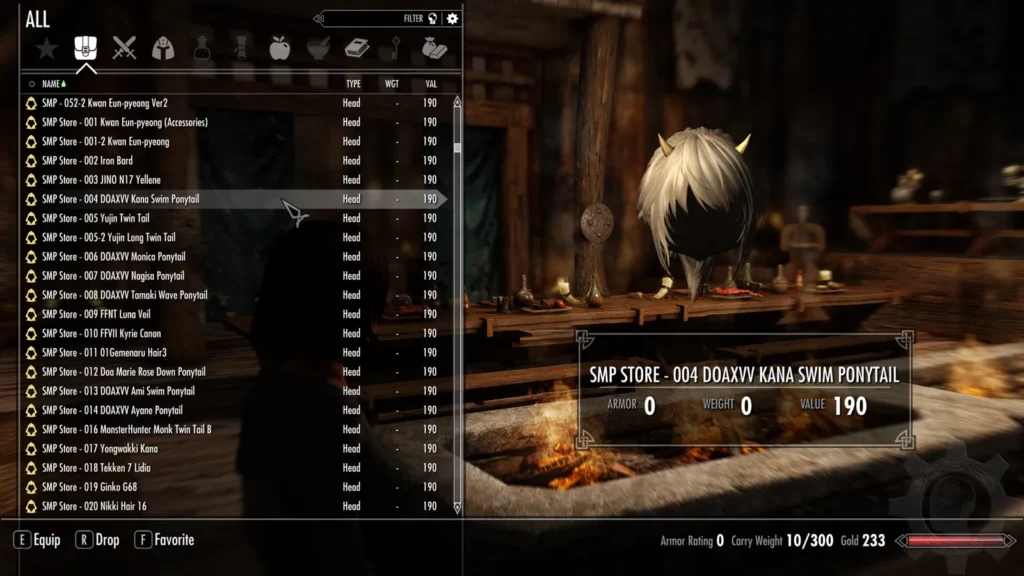Open the Ingredients mortar category

pyautogui.click(x=318, y=48)
